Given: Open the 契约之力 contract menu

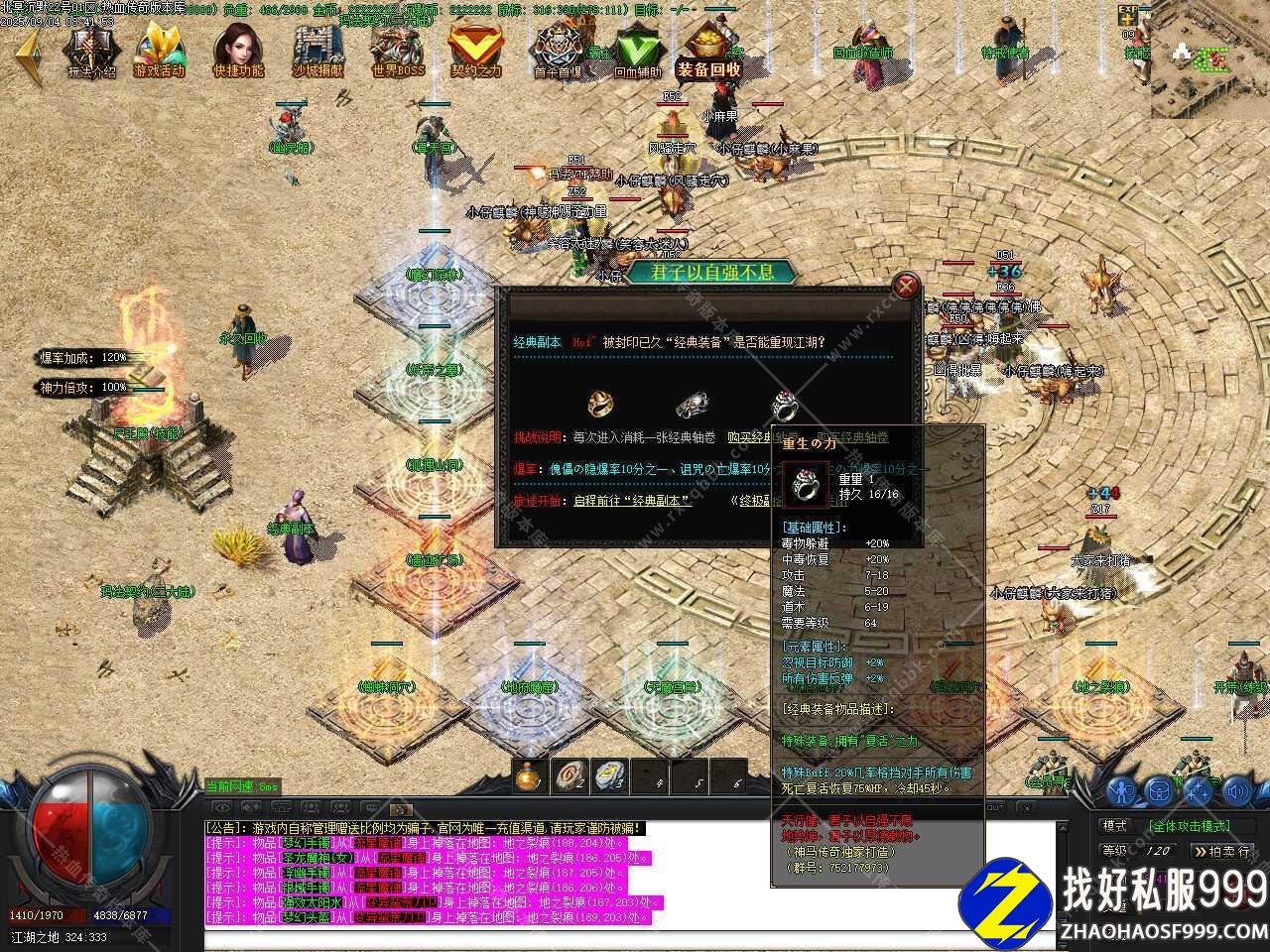Looking at the screenshot, I should (x=476, y=50).
